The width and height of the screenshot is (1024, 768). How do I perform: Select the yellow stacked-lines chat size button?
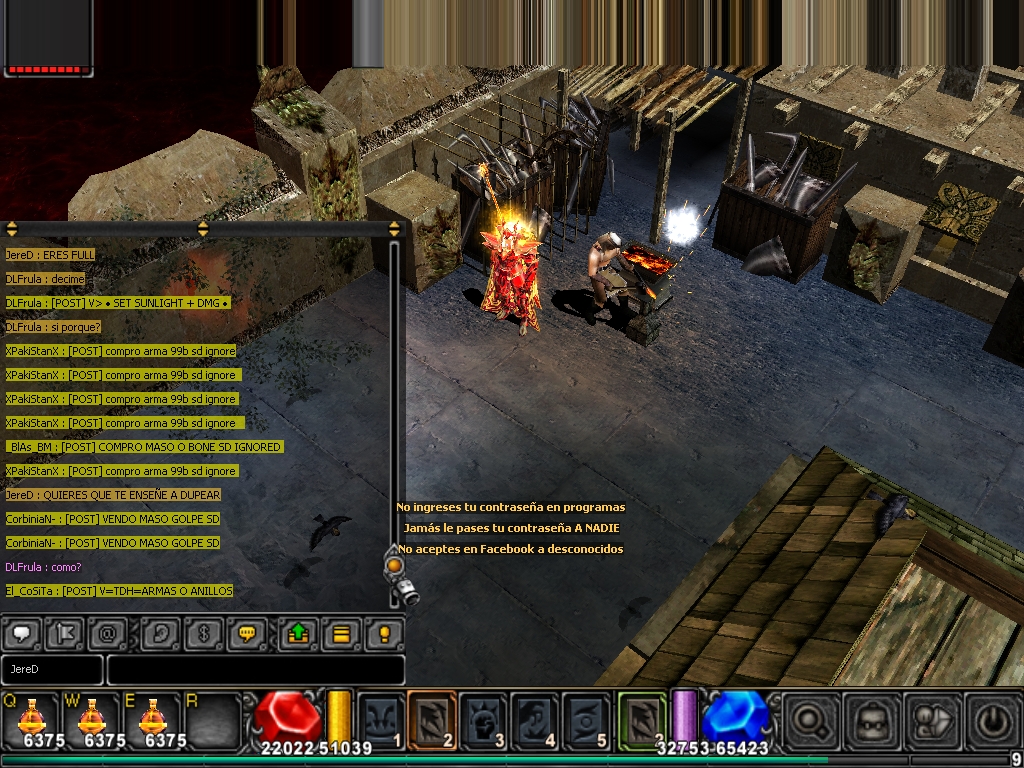(x=341, y=633)
